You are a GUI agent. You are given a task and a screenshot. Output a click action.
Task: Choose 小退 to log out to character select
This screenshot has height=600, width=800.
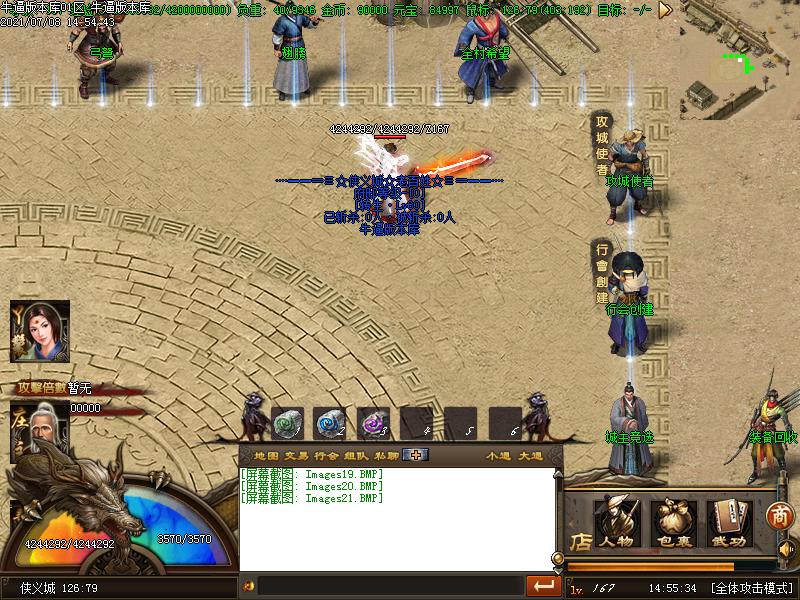499,456
